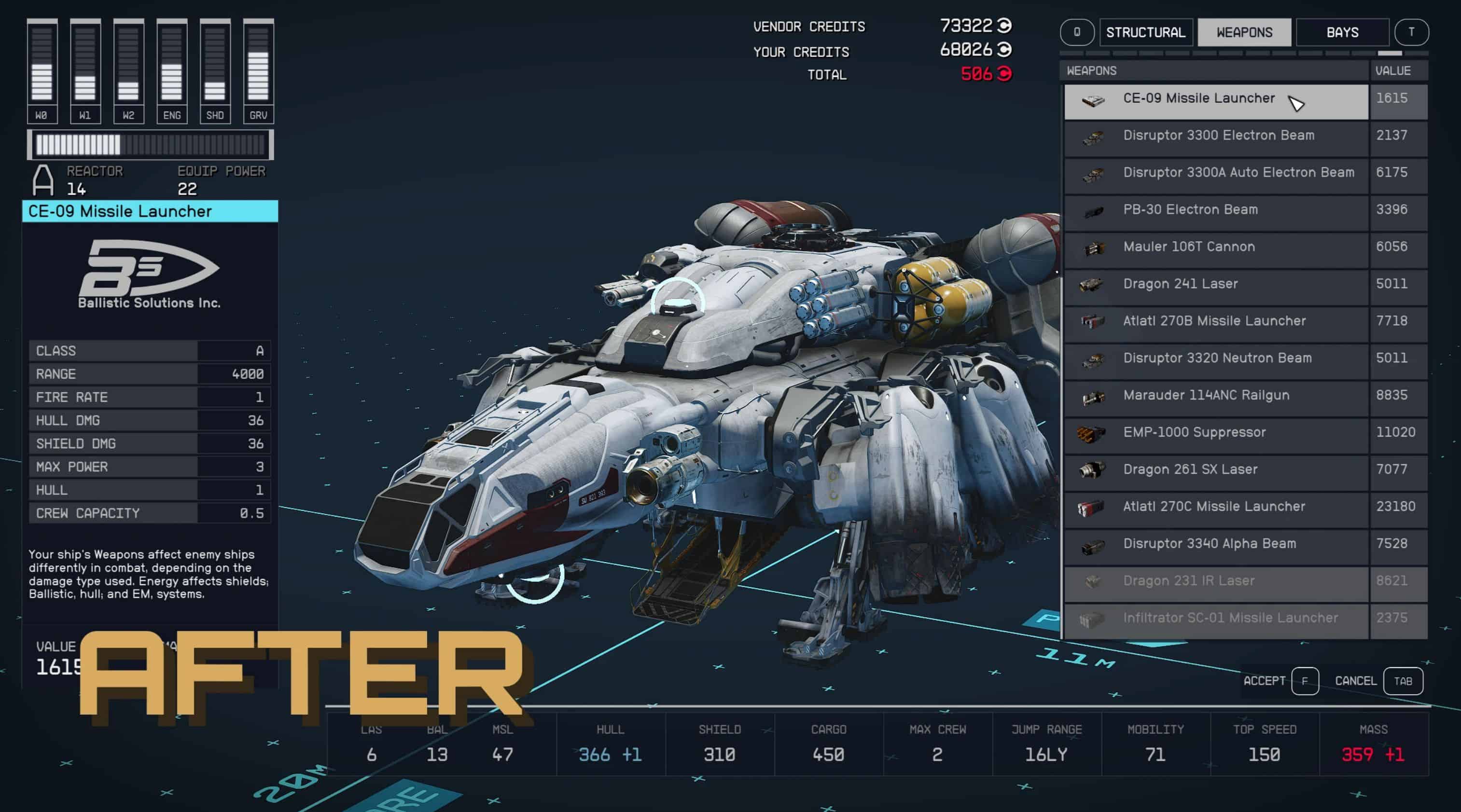Open the Bays category tab

pos(1342,32)
